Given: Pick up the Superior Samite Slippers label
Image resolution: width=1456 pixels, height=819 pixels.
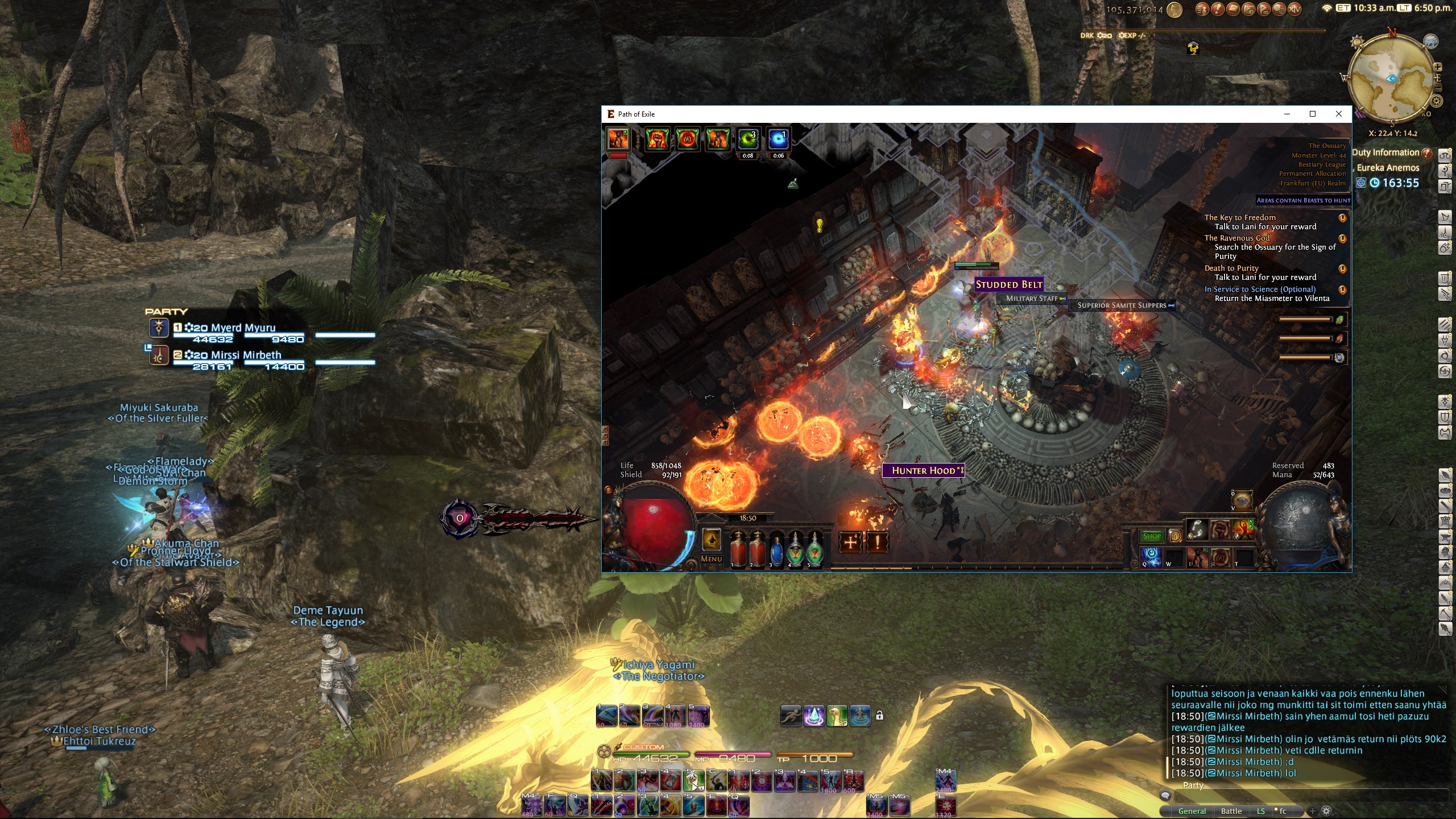Looking at the screenshot, I should point(1122,305).
